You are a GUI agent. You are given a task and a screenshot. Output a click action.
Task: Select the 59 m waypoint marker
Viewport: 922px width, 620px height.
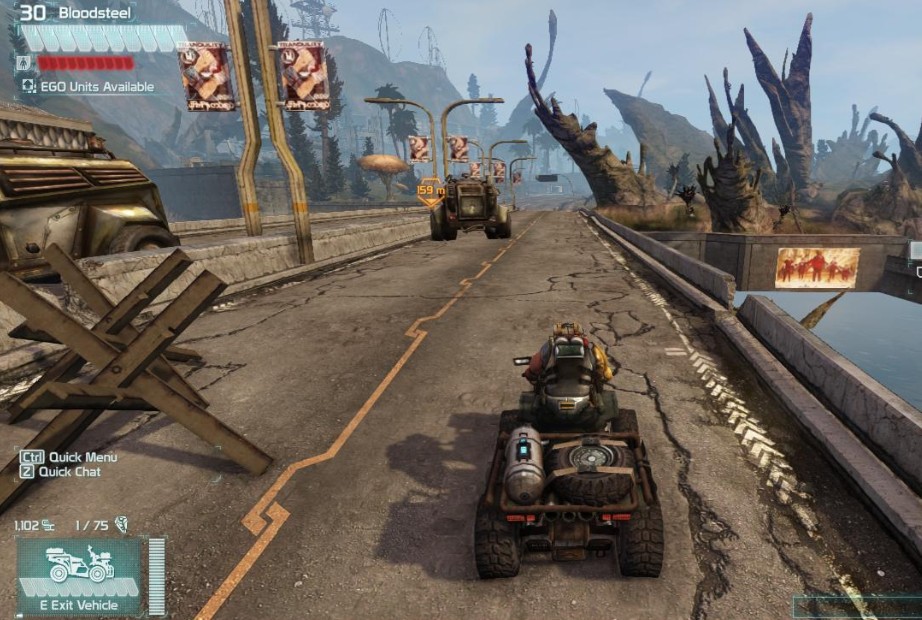[430, 191]
